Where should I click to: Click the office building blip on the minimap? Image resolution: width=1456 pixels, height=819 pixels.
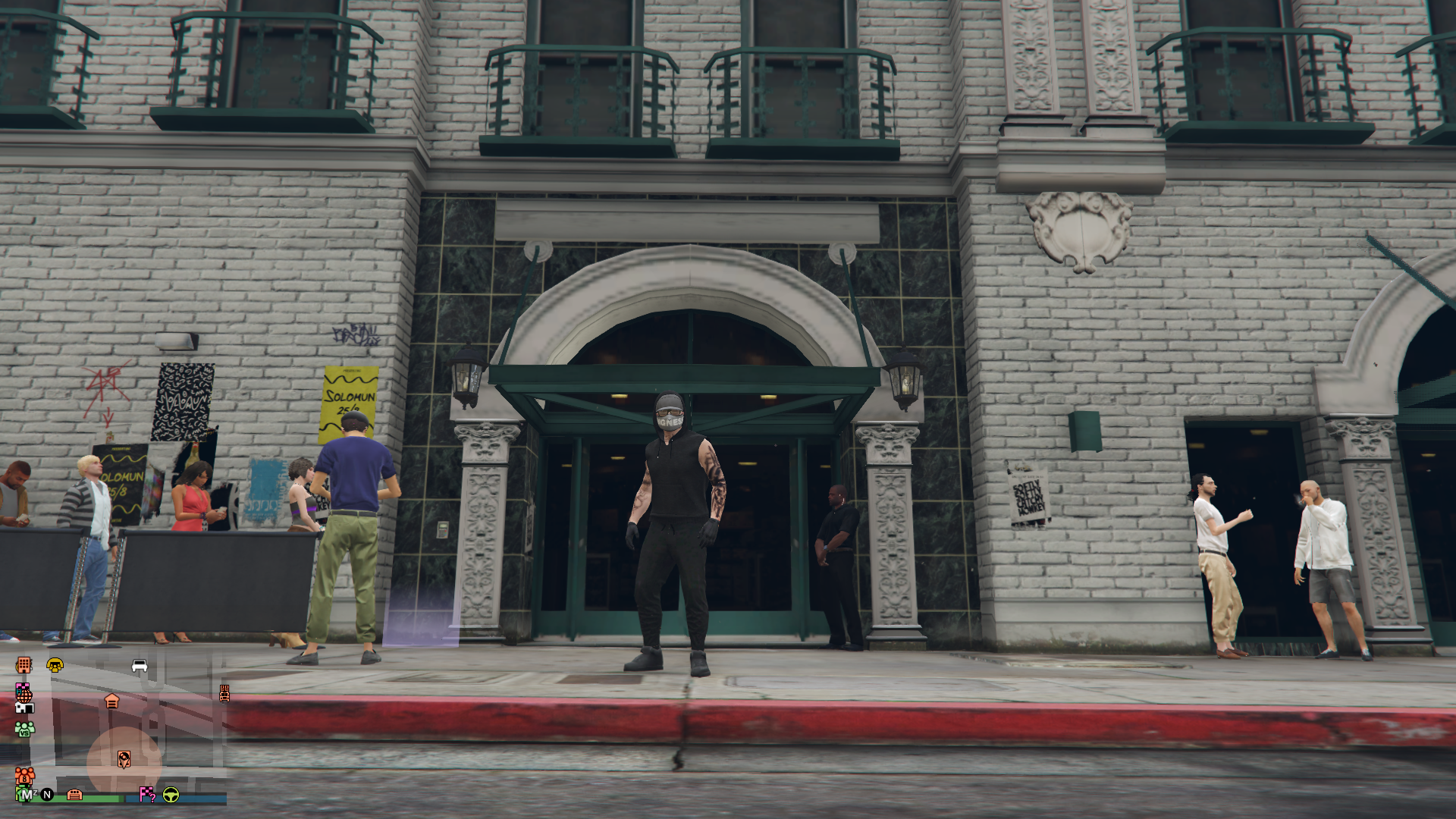tap(24, 666)
